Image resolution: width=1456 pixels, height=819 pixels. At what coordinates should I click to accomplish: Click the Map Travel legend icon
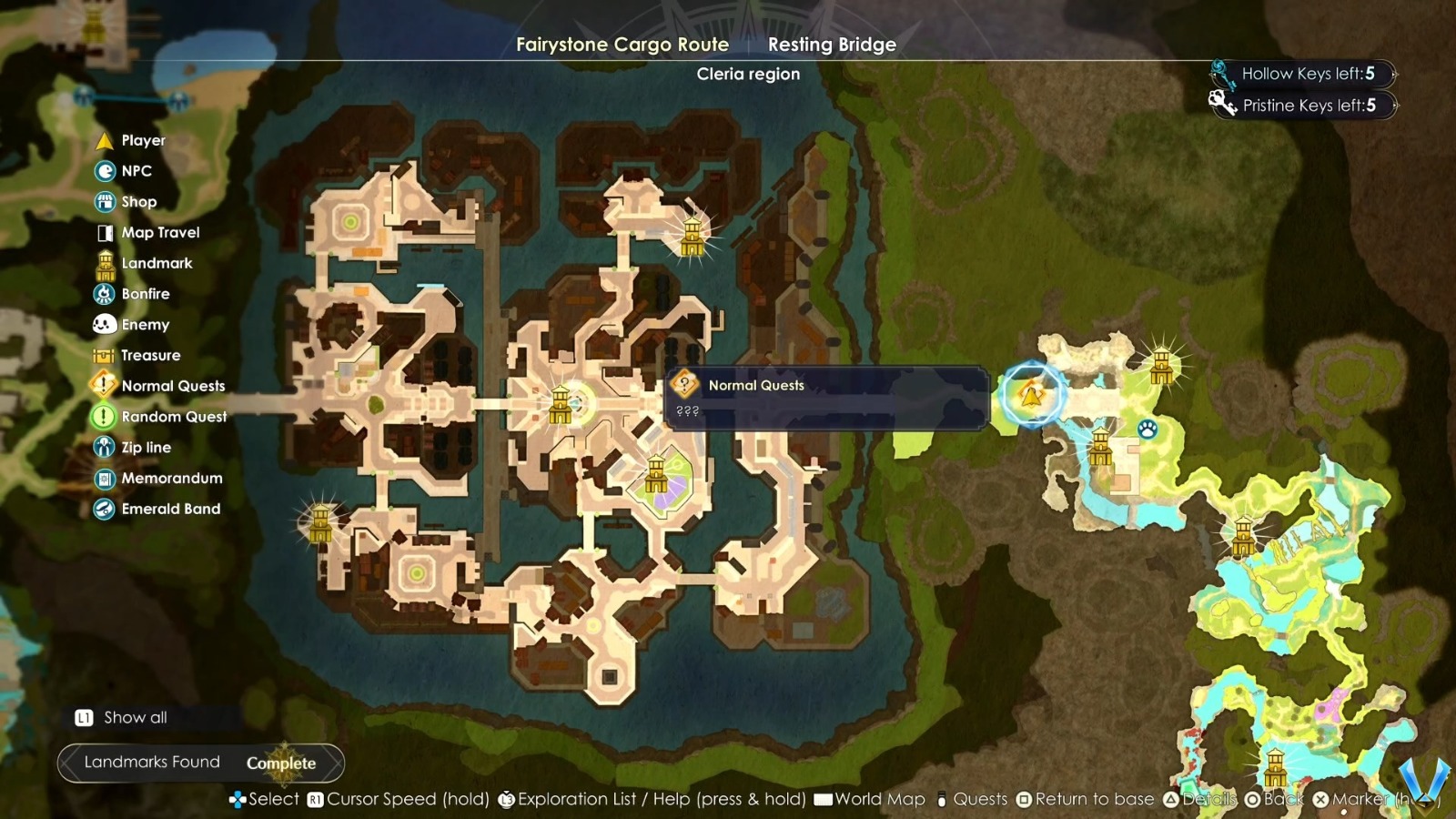click(x=104, y=232)
